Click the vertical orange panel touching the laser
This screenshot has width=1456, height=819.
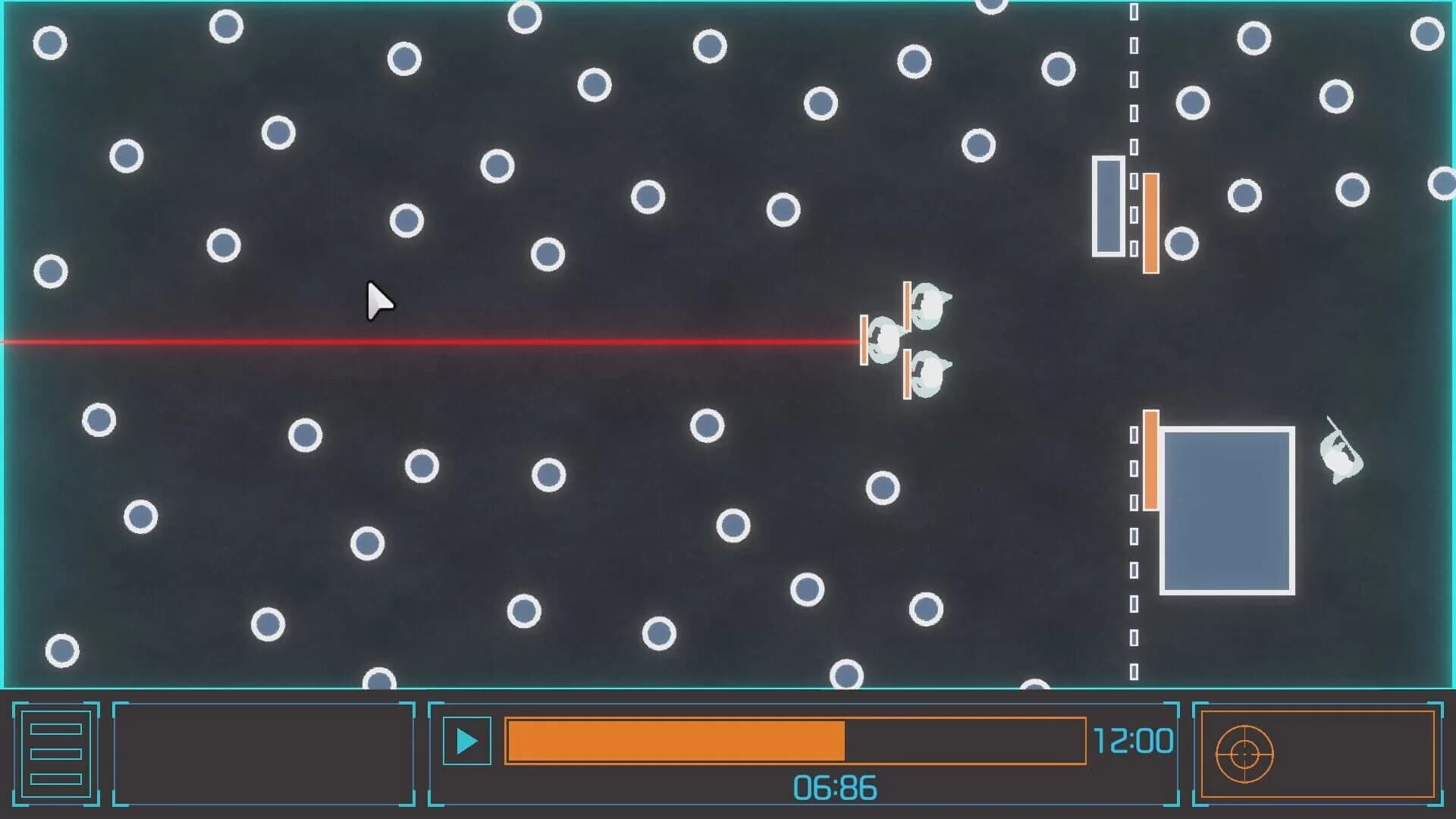tap(864, 340)
